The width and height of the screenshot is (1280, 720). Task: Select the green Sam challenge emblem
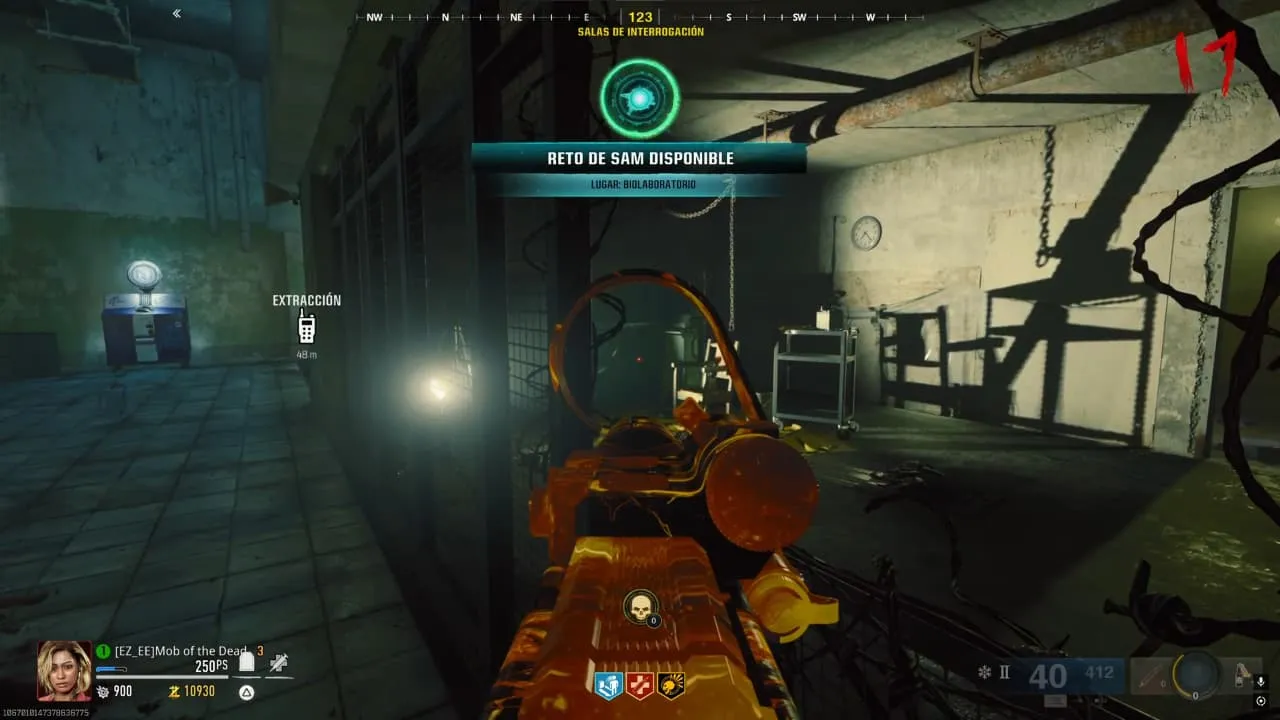click(640, 98)
